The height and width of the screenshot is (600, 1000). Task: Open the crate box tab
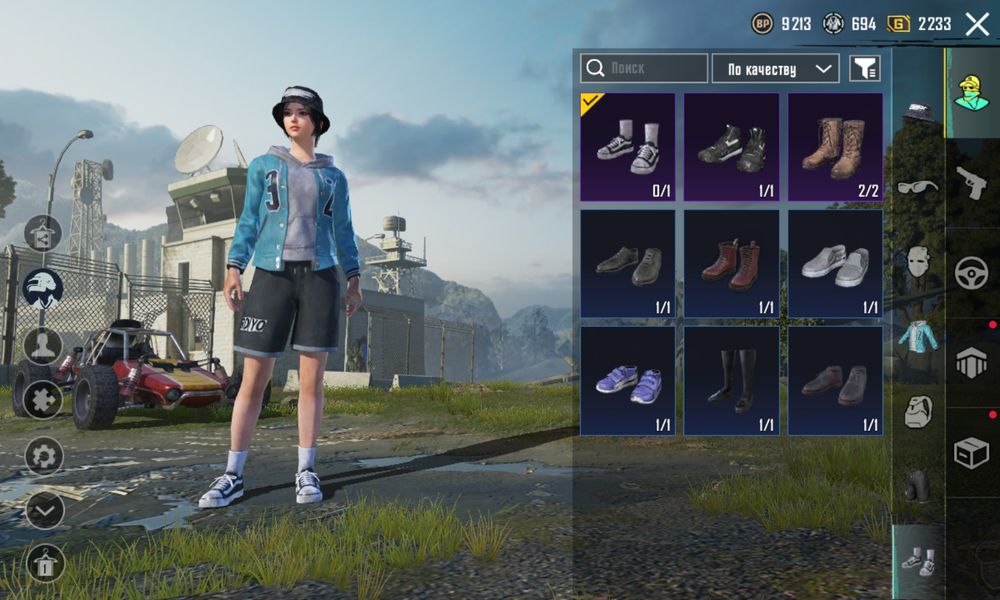tap(971, 453)
